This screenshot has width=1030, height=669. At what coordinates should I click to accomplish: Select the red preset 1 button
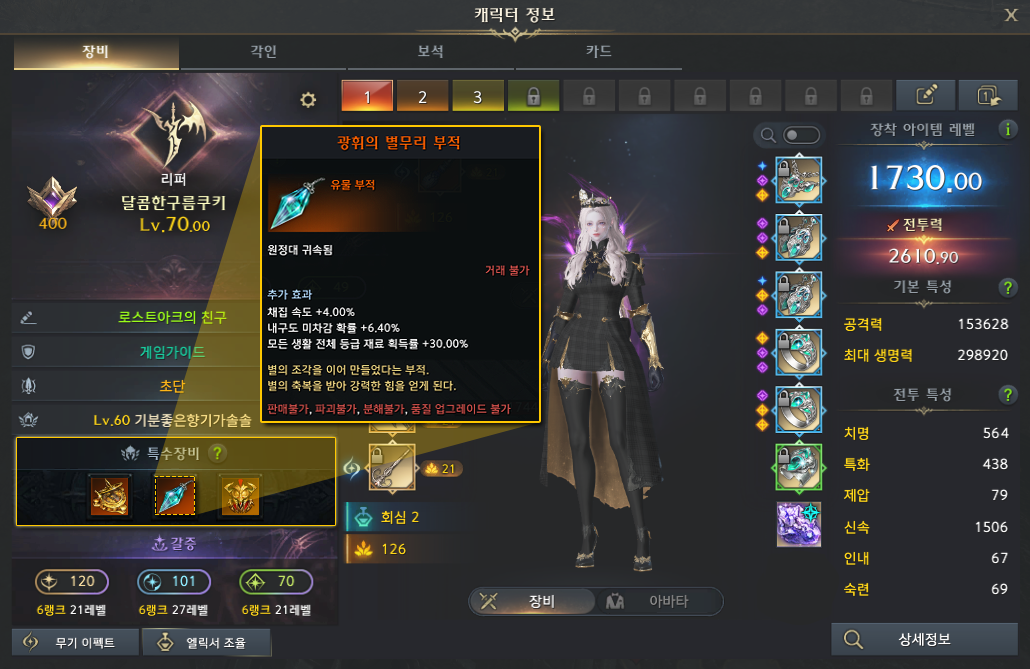(x=367, y=97)
